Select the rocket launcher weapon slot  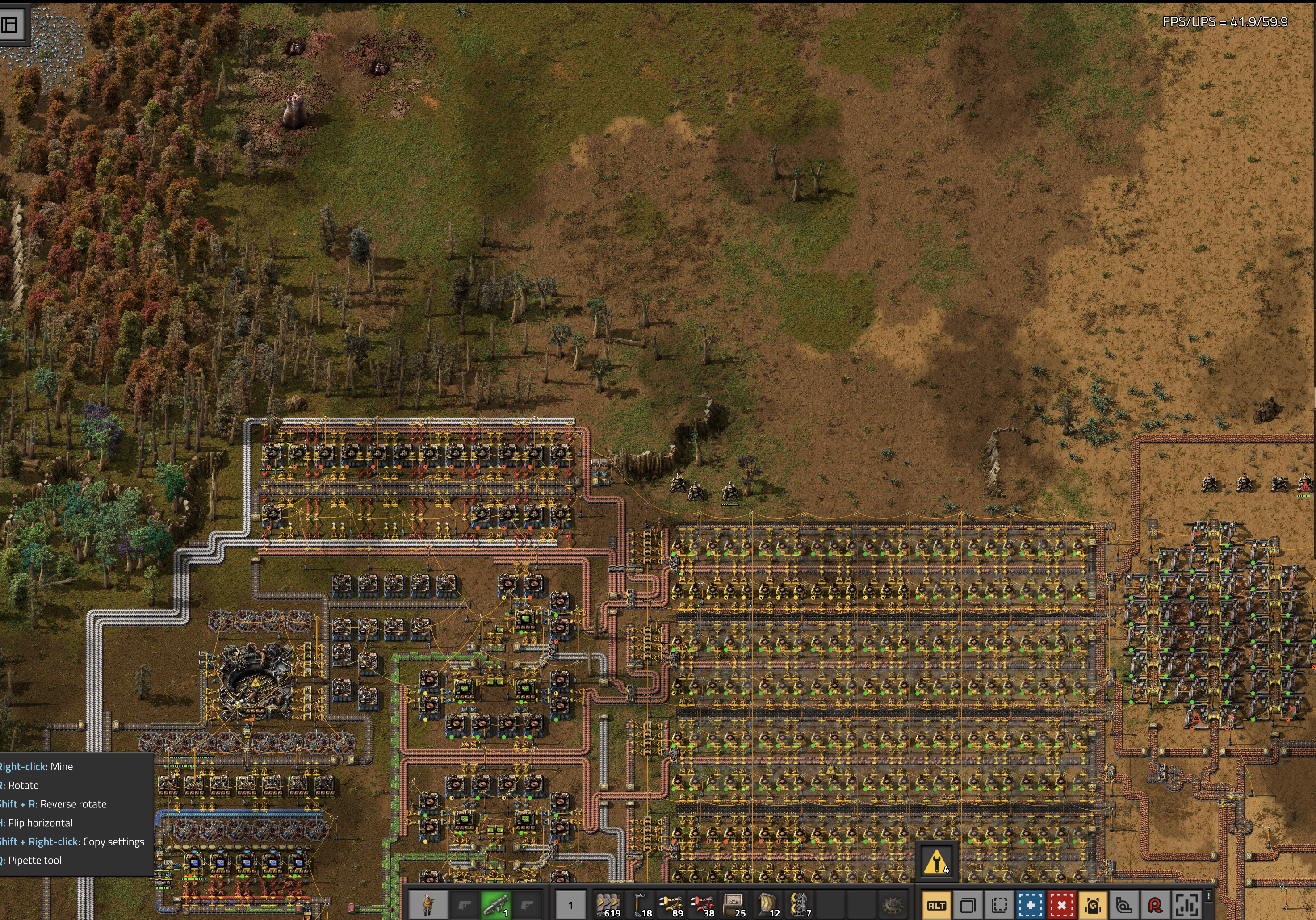[496, 905]
